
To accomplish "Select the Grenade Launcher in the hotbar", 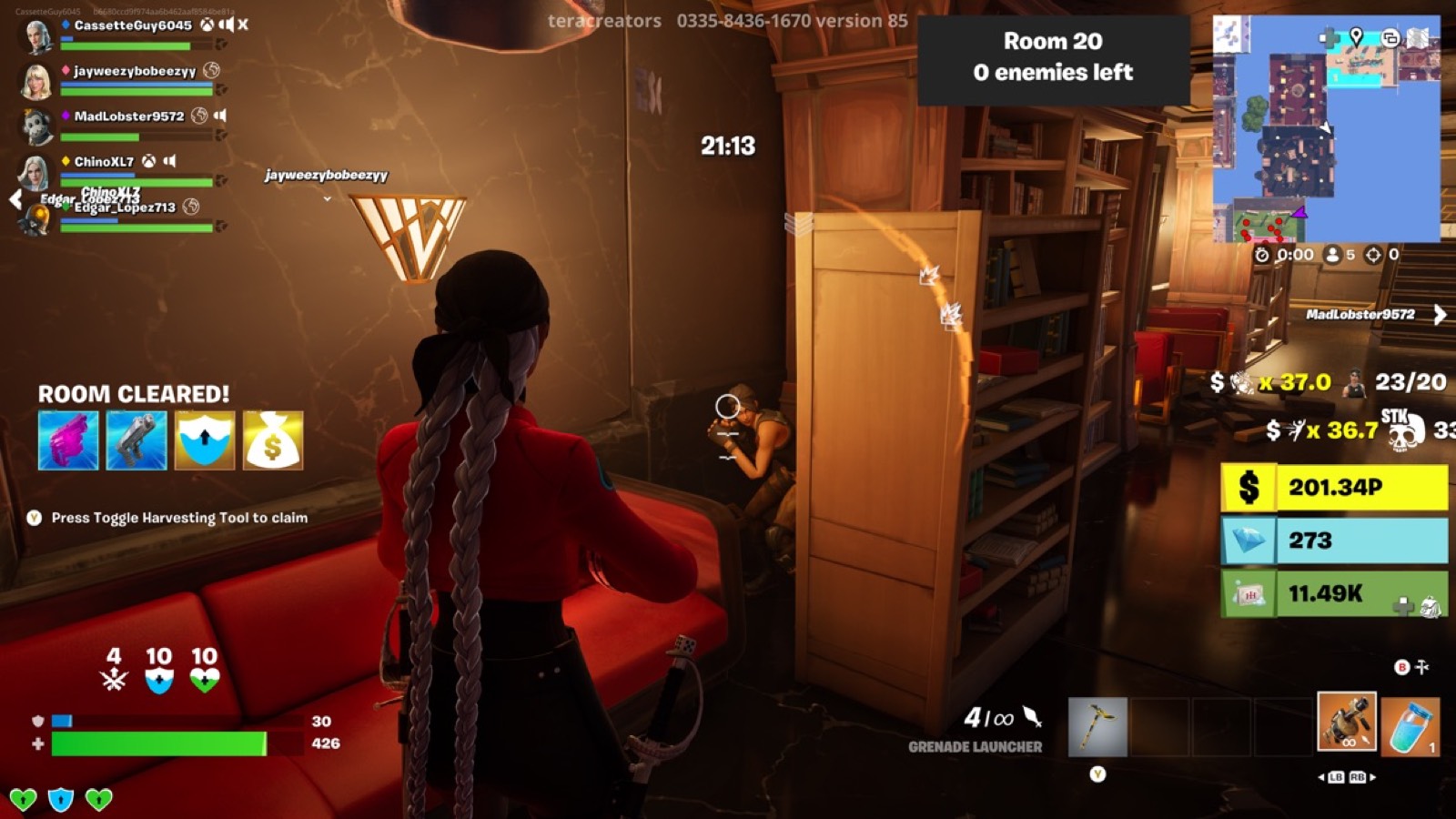I will pyautogui.click(x=1350, y=723).
